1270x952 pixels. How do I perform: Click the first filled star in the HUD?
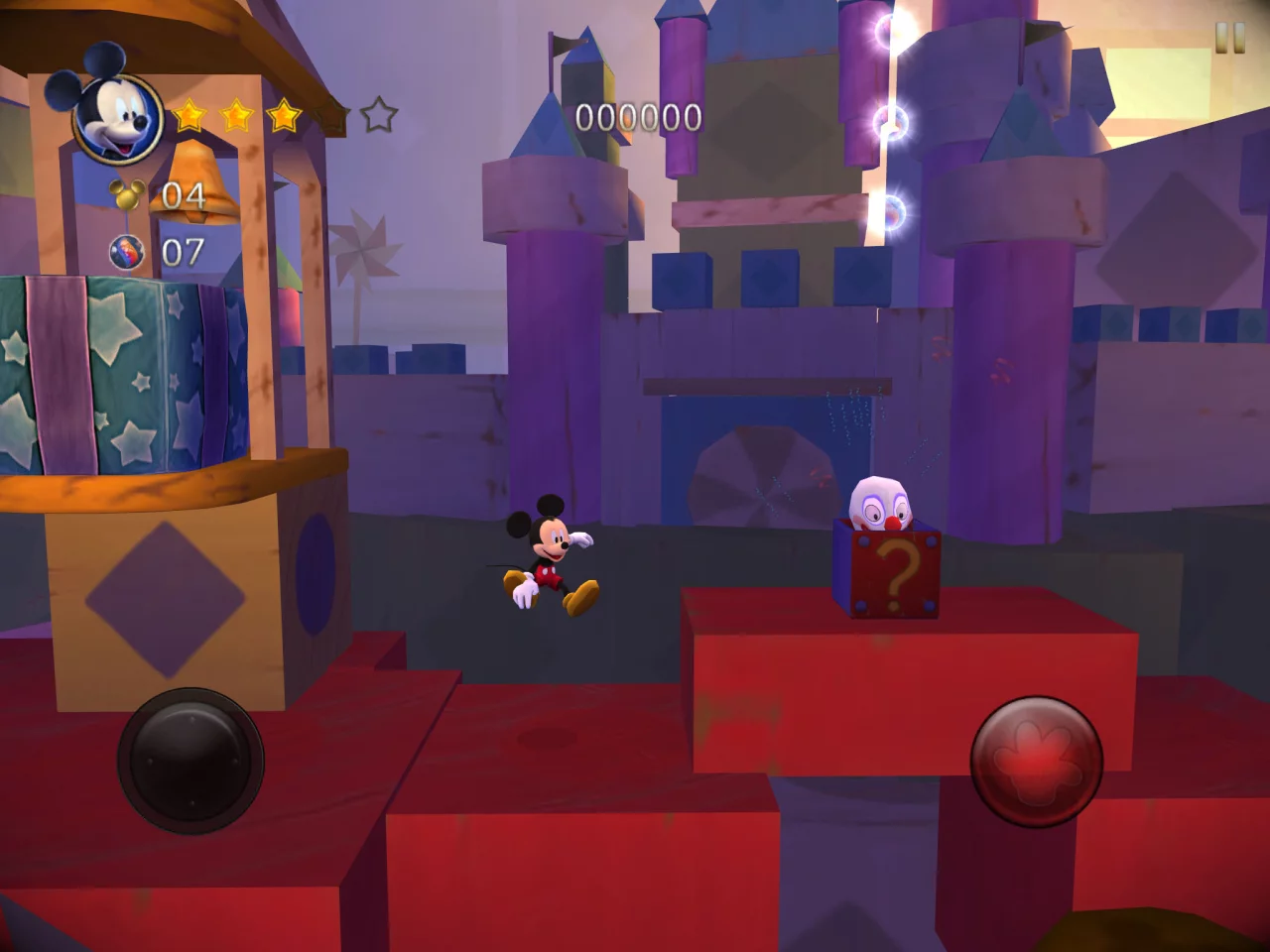[x=189, y=116]
